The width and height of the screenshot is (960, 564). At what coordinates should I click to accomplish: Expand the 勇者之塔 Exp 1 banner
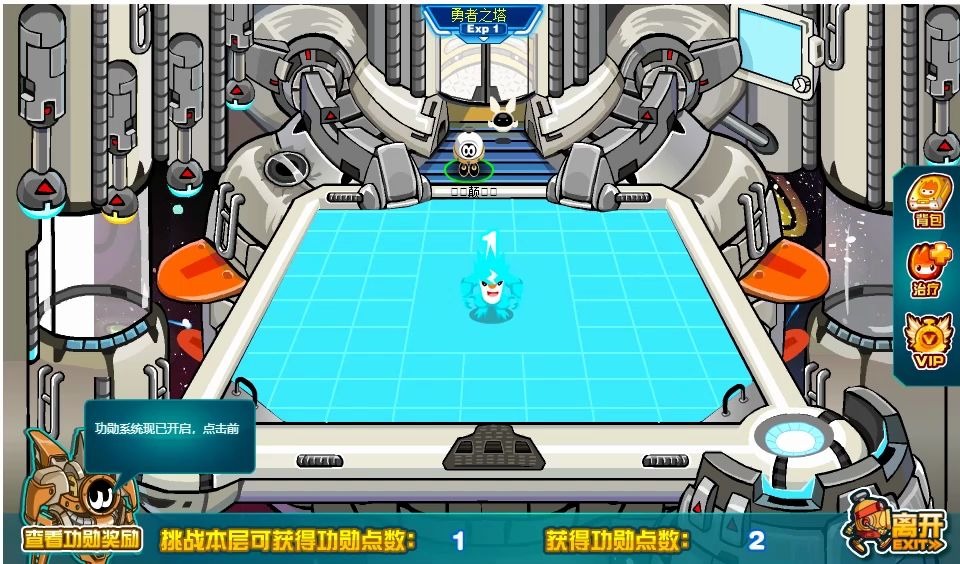483,22
